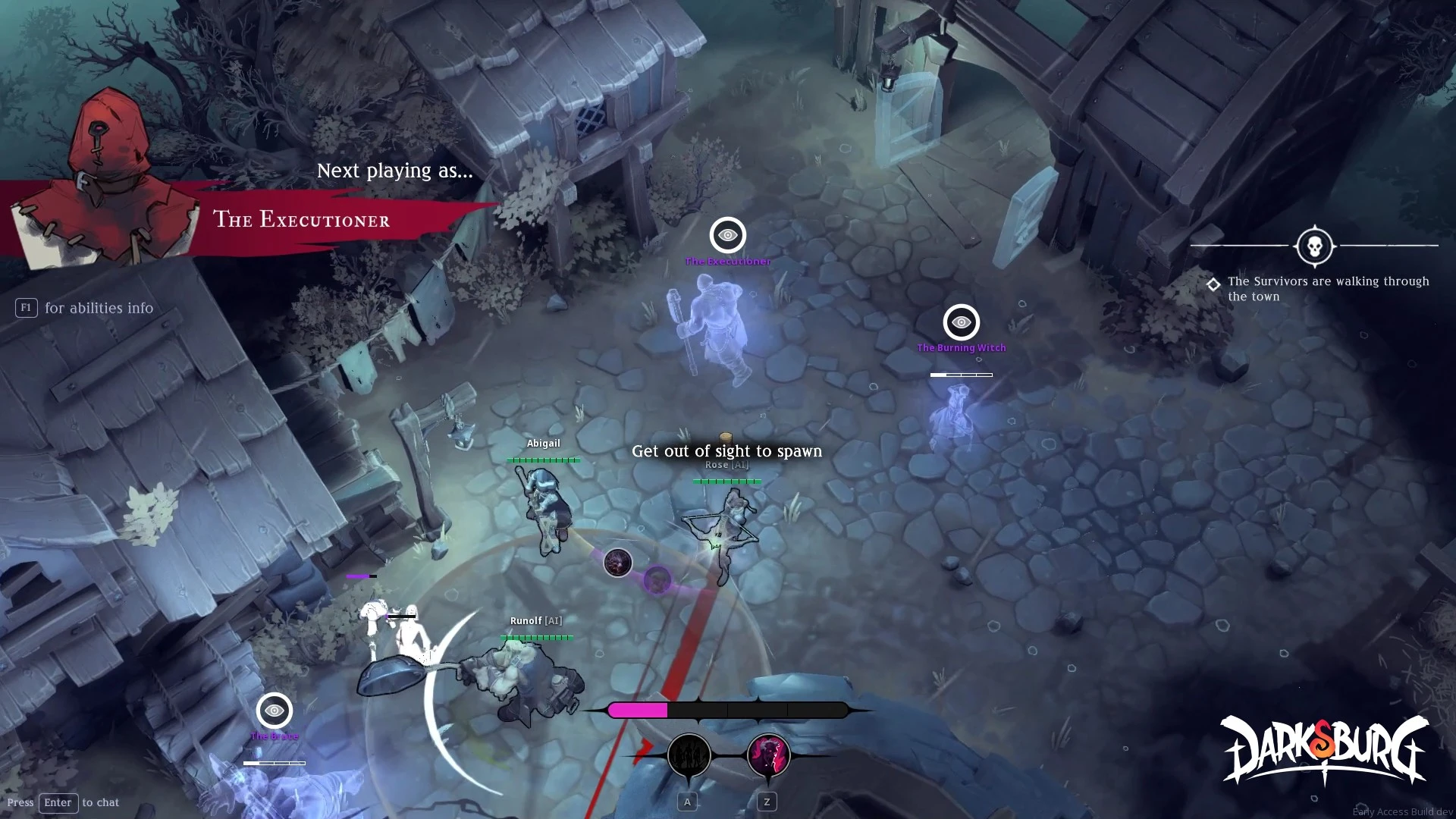
Task: Select The Burning Witch eye marker
Action: 961,322
